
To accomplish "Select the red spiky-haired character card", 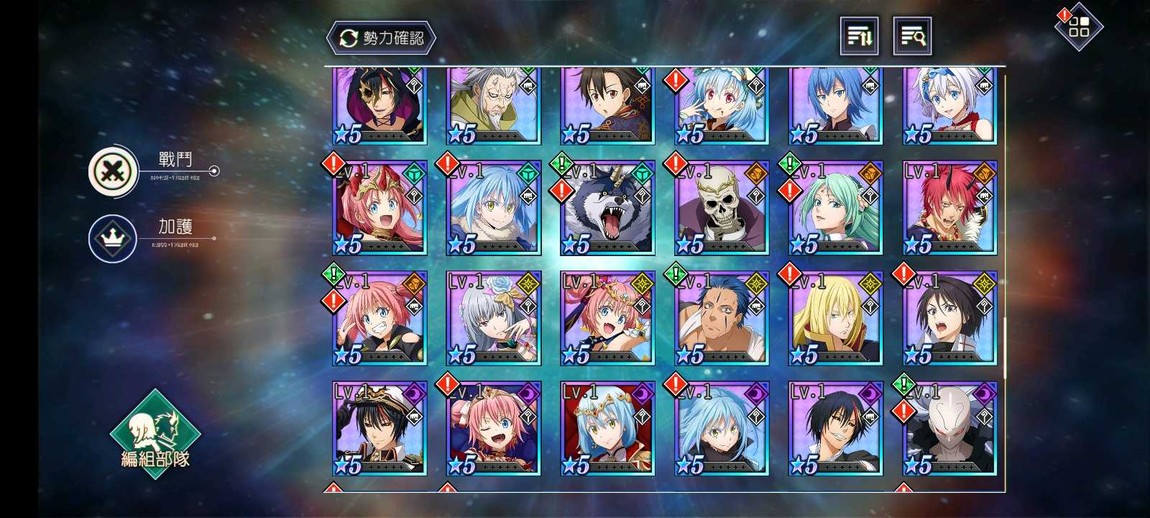I will (x=950, y=208).
